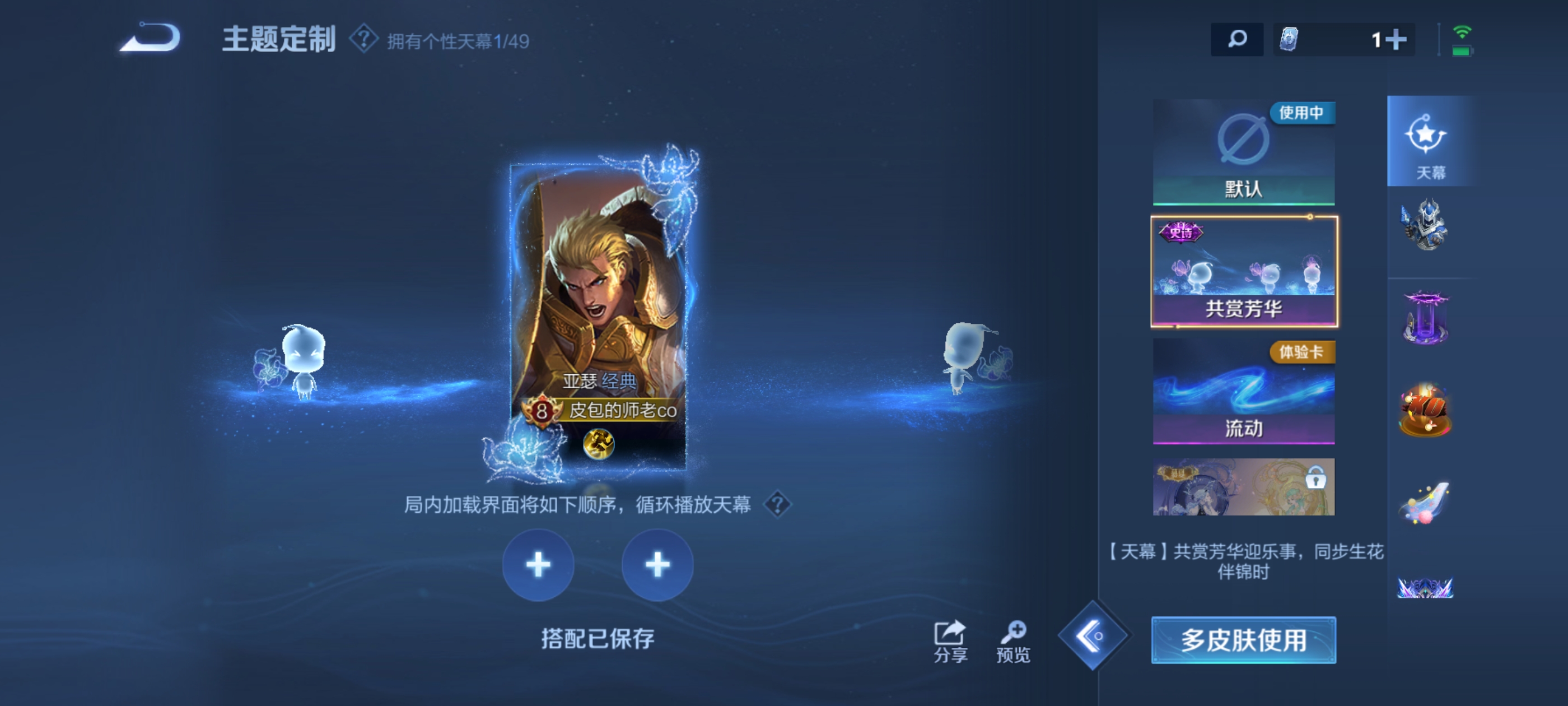The image size is (1568, 706).
Task: Add a slot with the first plus circle
Action: coord(538,565)
